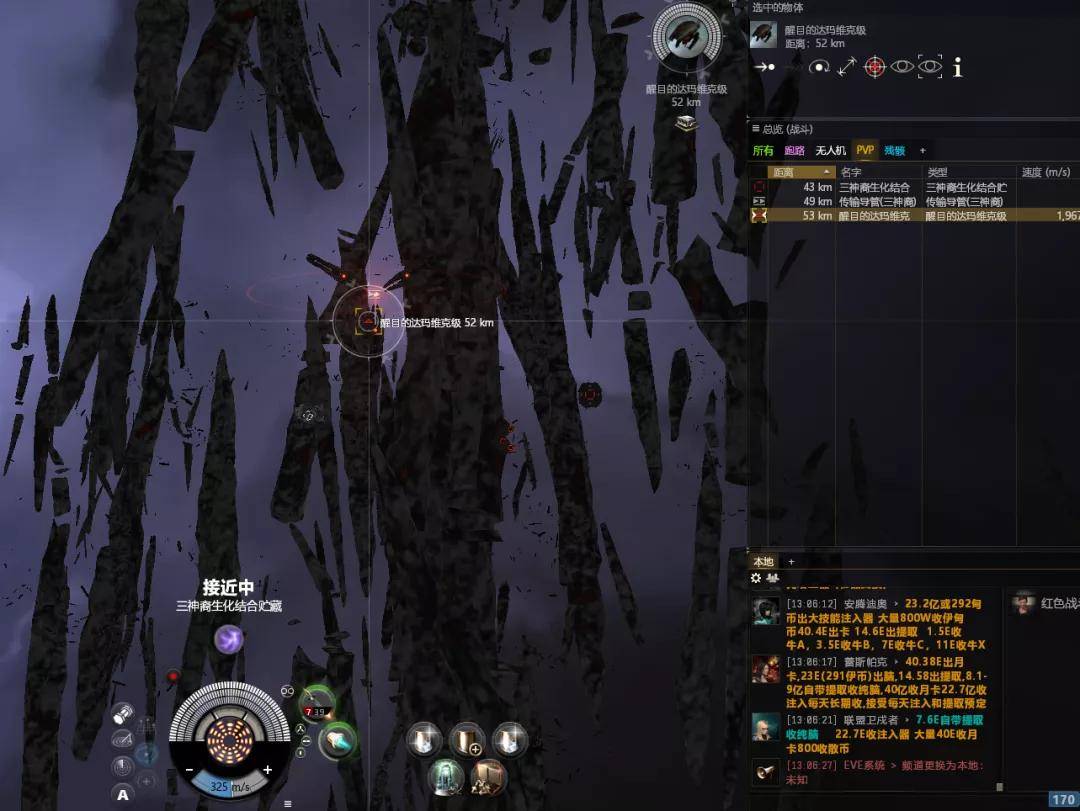Decrease ship speed with the minus button
The width and height of the screenshot is (1080, 811).
(x=189, y=770)
